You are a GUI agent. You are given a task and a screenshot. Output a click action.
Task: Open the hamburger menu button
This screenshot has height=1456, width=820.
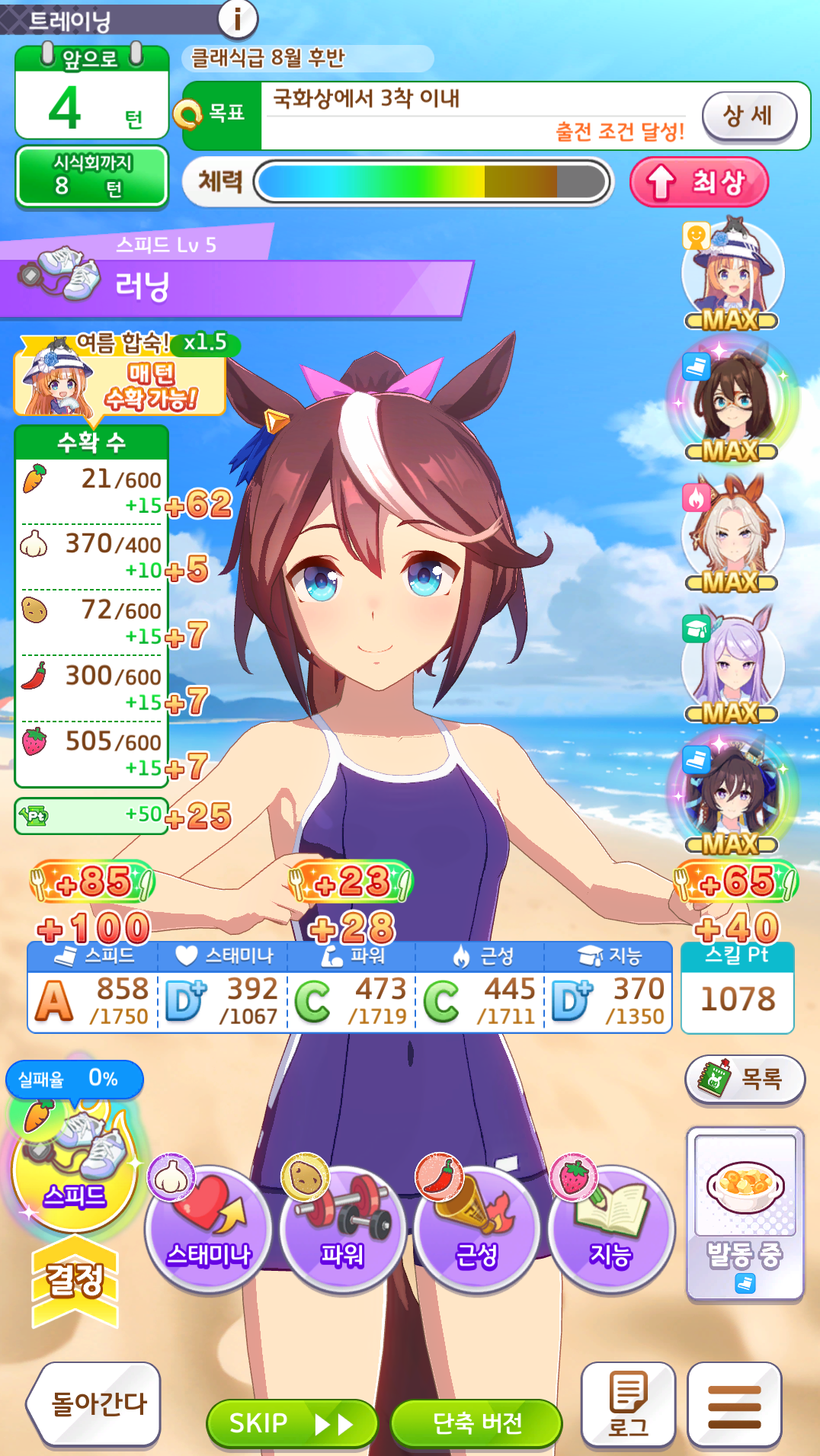coord(734,1403)
